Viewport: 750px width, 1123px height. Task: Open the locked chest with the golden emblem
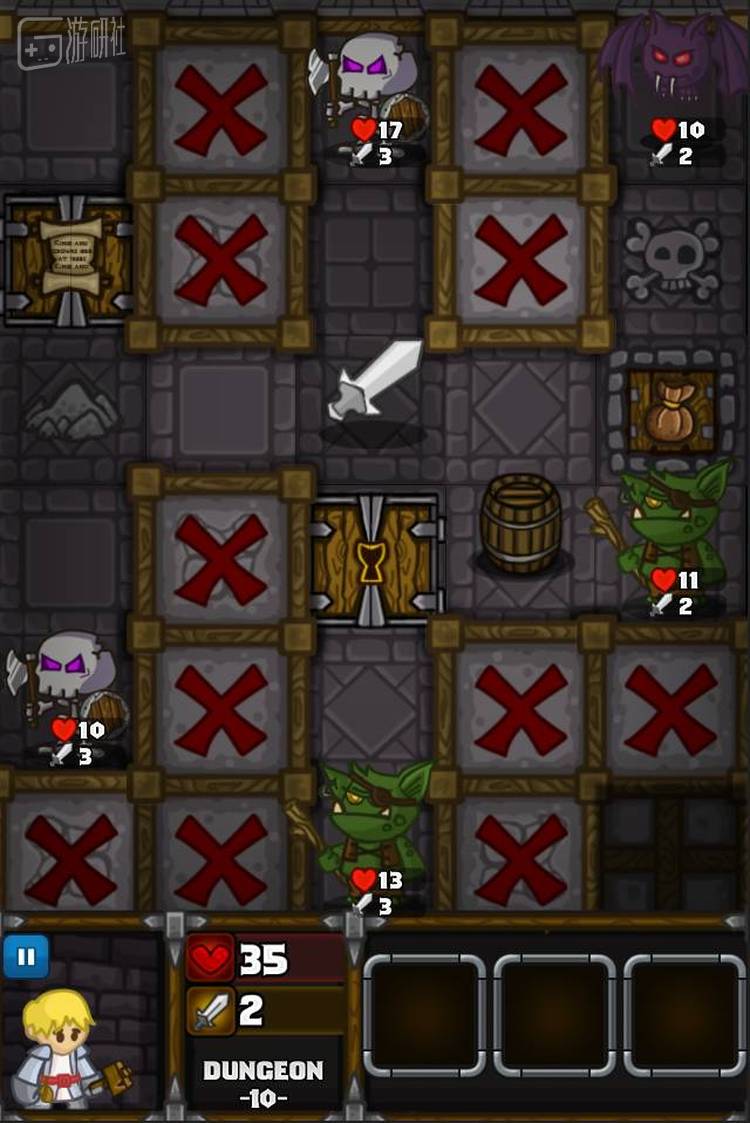[372, 559]
